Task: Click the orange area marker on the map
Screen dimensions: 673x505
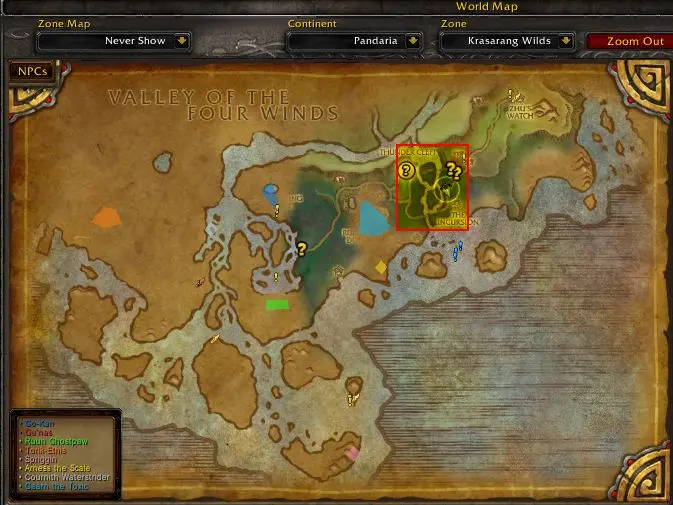Action: click(106, 216)
